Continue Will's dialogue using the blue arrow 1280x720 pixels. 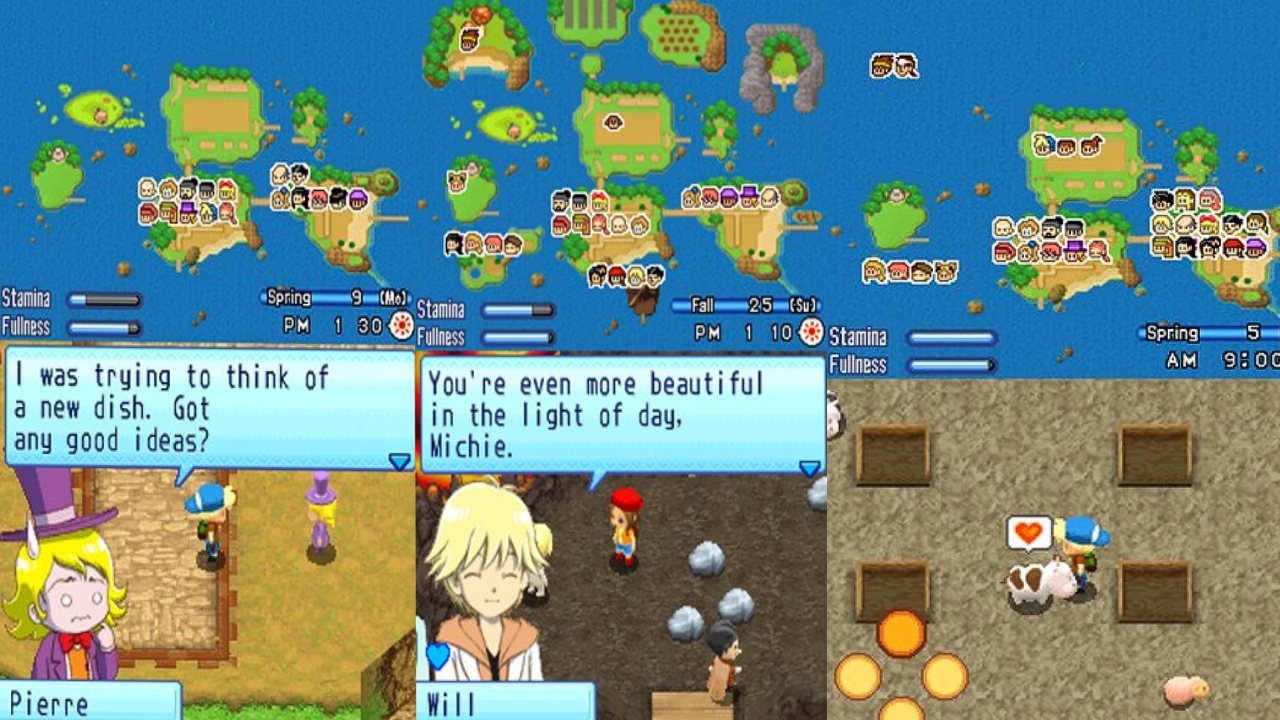pyautogui.click(x=809, y=468)
